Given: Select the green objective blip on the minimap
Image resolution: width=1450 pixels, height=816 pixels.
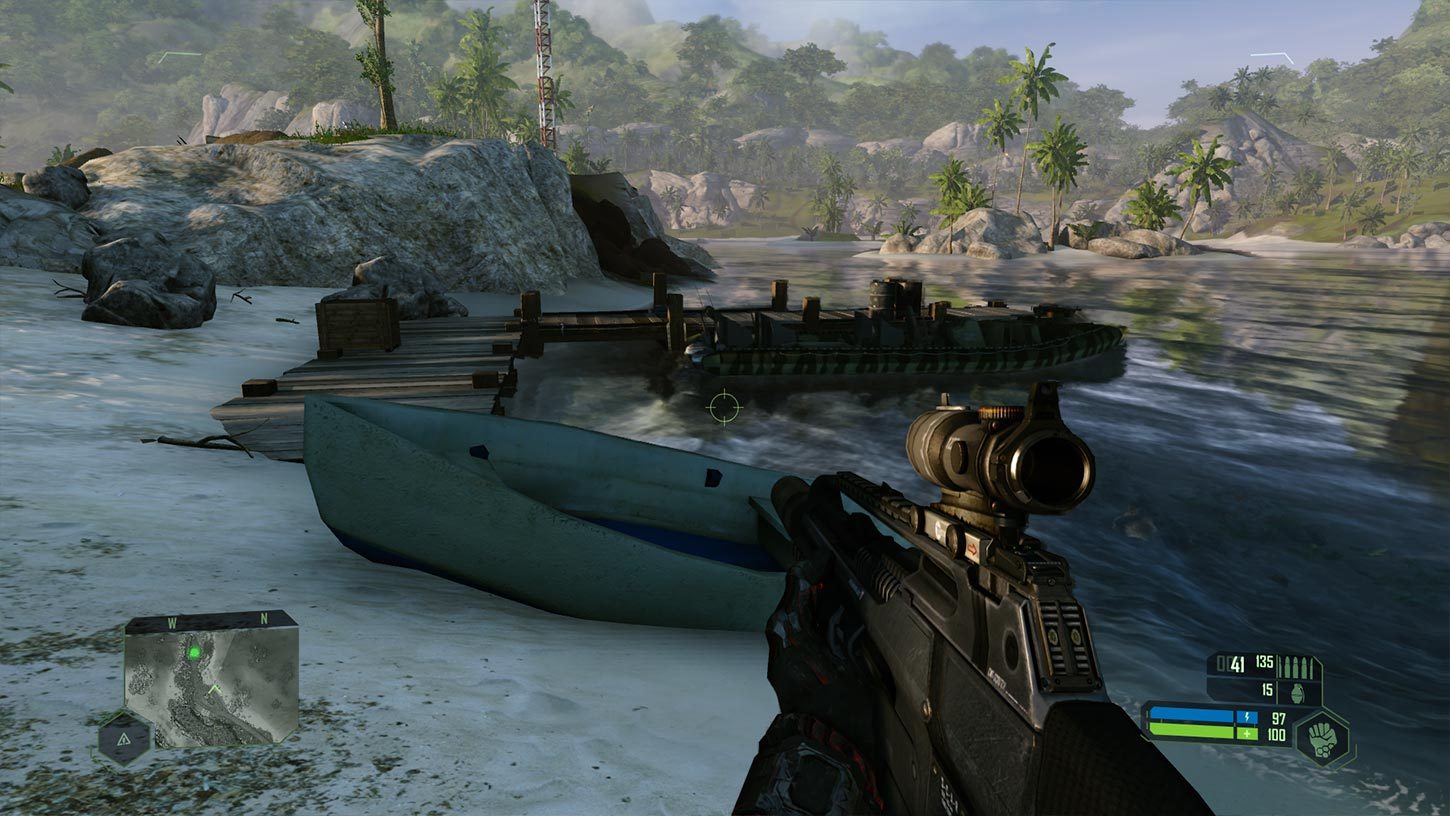Looking at the screenshot, I should (195, 652).
